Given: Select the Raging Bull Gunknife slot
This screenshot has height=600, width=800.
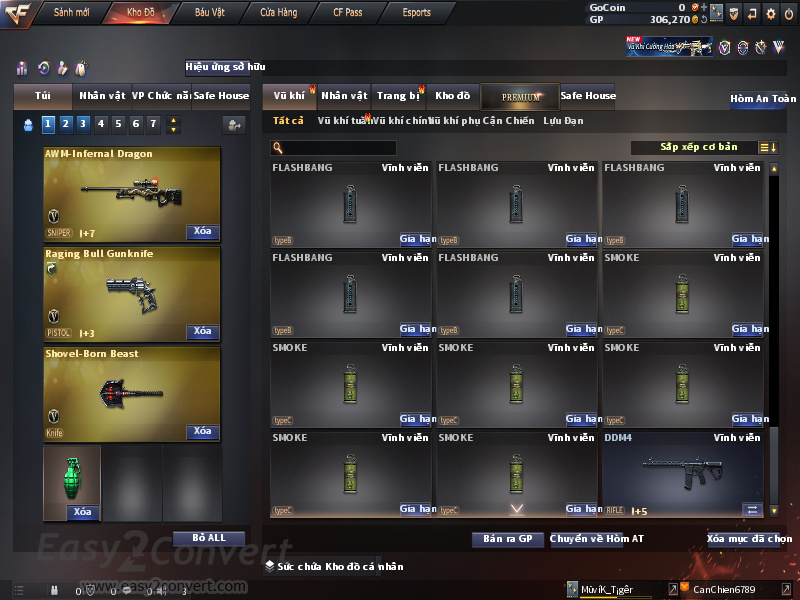Looking at the screenshot, I should 131,294.
